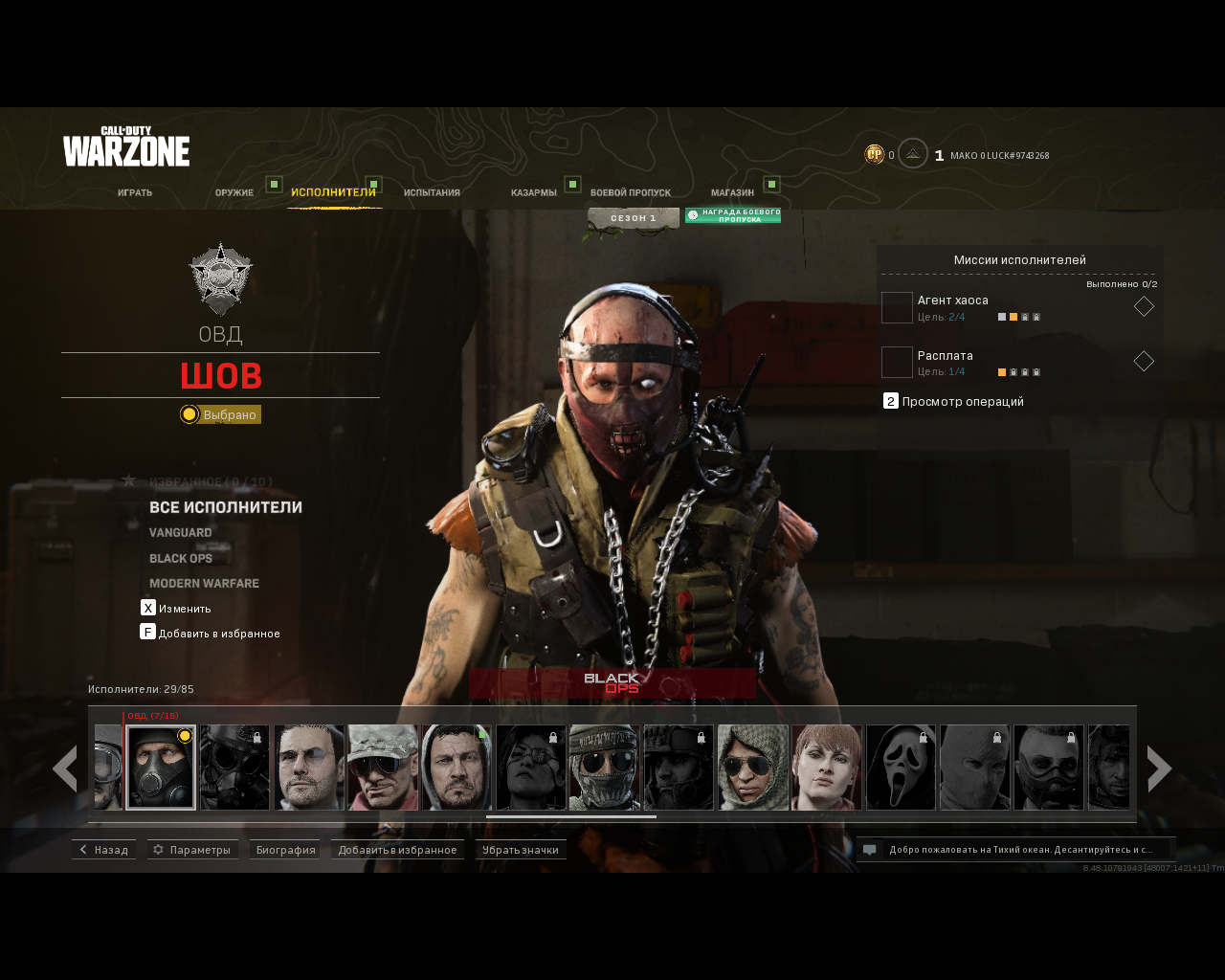Open the МАГАЗИН tab
This screenshot has width=1225, height=980.
tap(732, 192)
